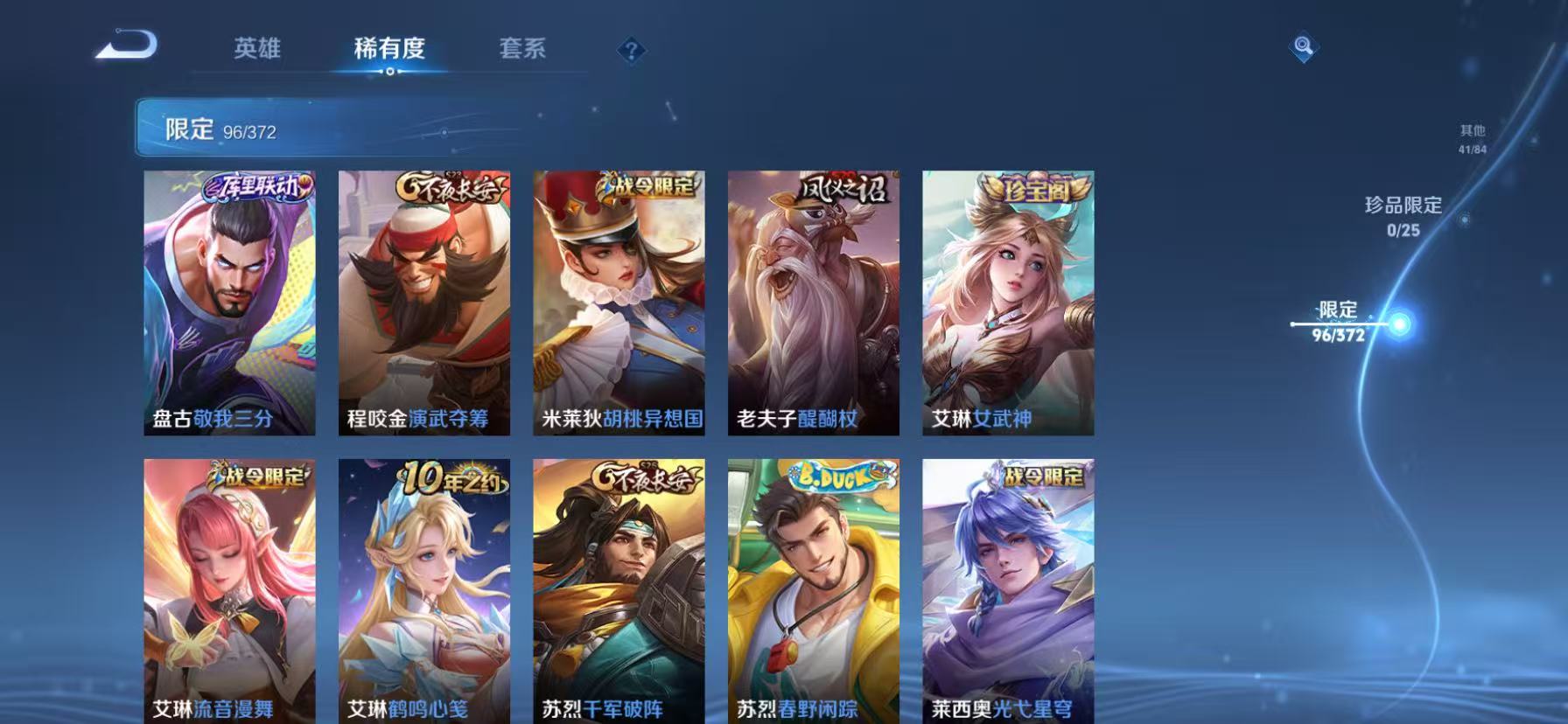Switch to the 英雄 tab
The height and width of the screenshot is (724, 1568).
(255, 50)
